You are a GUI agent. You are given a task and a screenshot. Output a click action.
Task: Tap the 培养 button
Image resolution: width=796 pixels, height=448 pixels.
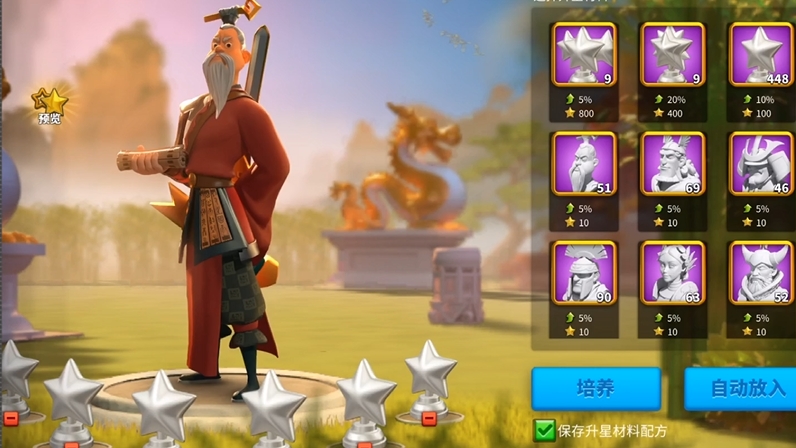point(596,388)
